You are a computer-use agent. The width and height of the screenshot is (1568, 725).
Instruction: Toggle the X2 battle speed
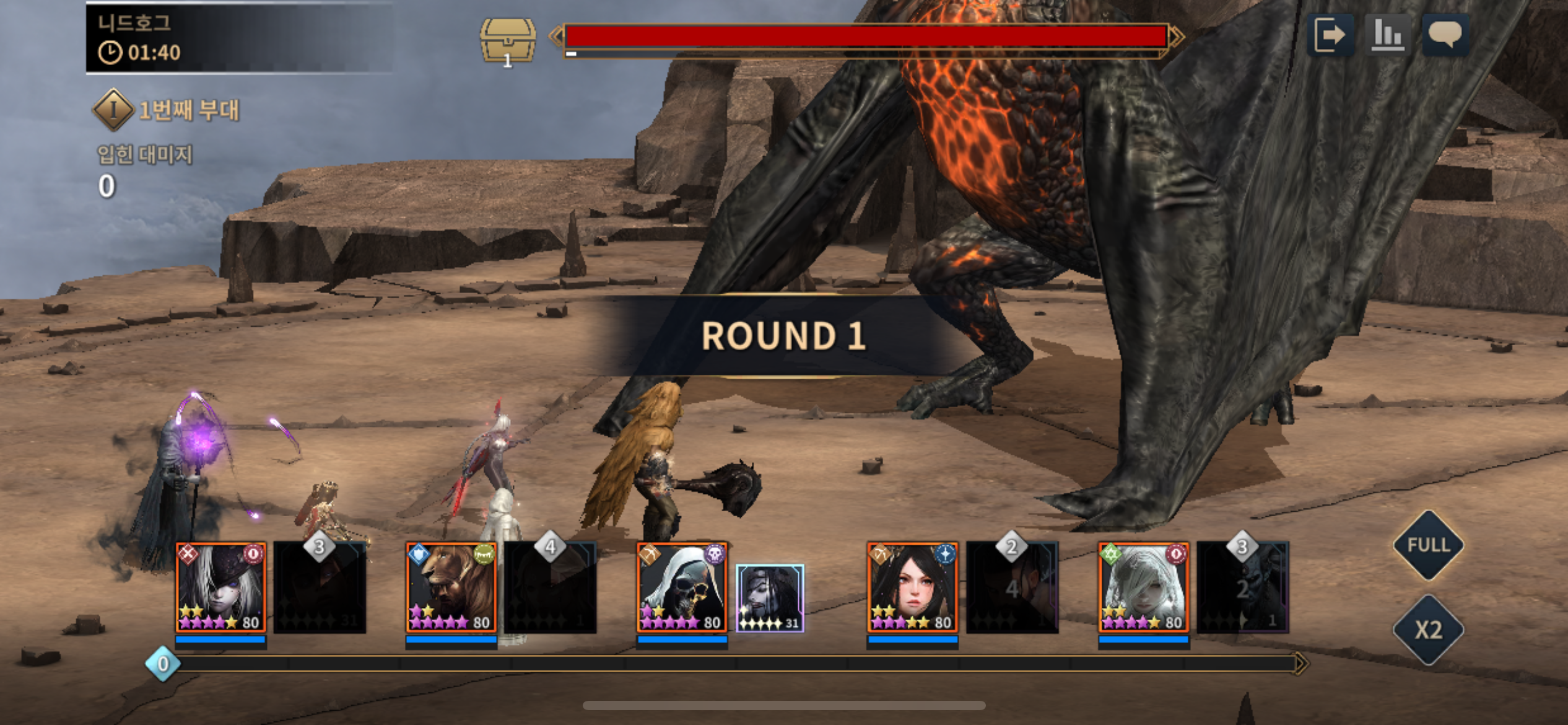click(1428, 630)
